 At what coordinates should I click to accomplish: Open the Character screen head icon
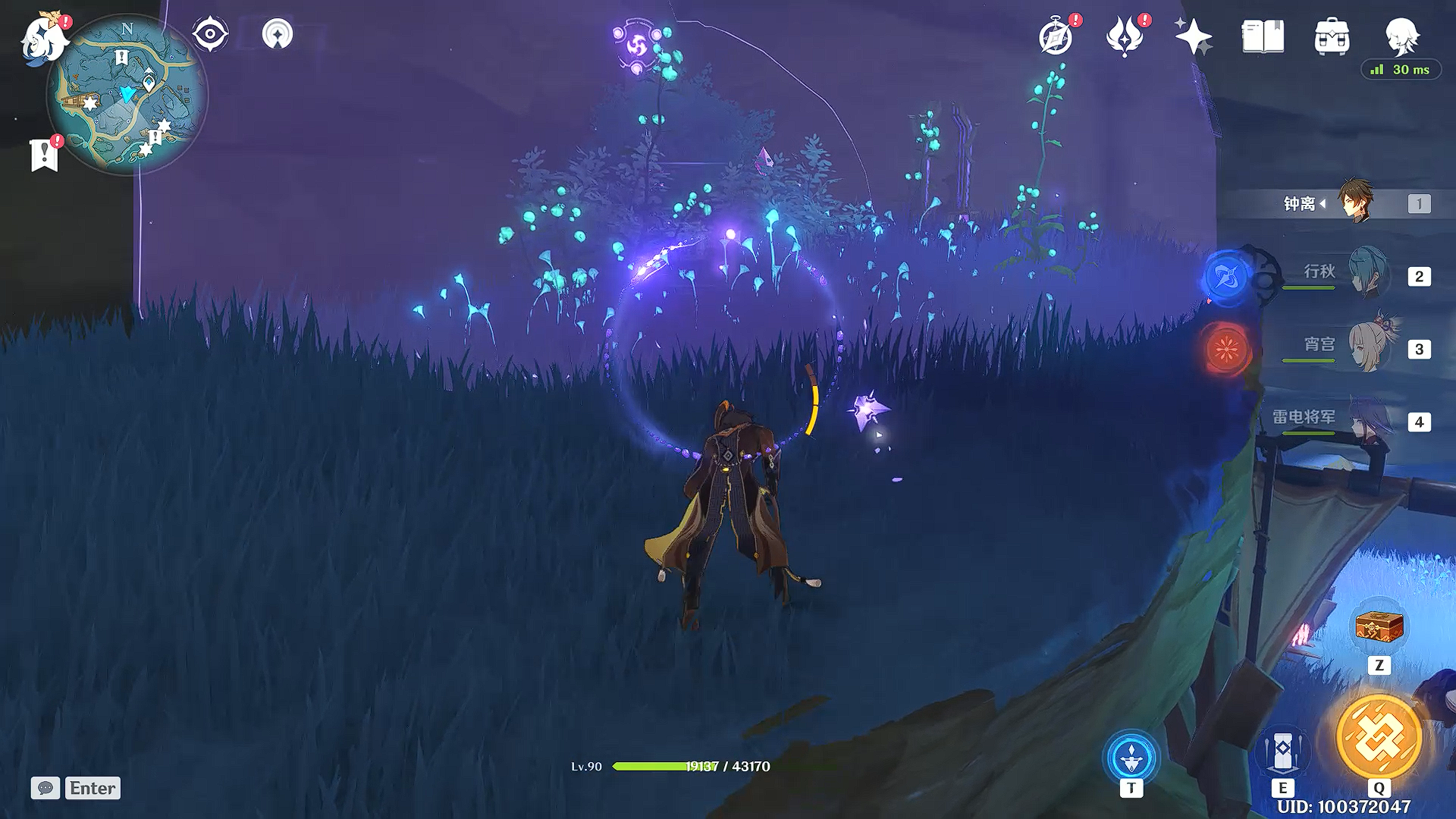tap(1401, 35)
